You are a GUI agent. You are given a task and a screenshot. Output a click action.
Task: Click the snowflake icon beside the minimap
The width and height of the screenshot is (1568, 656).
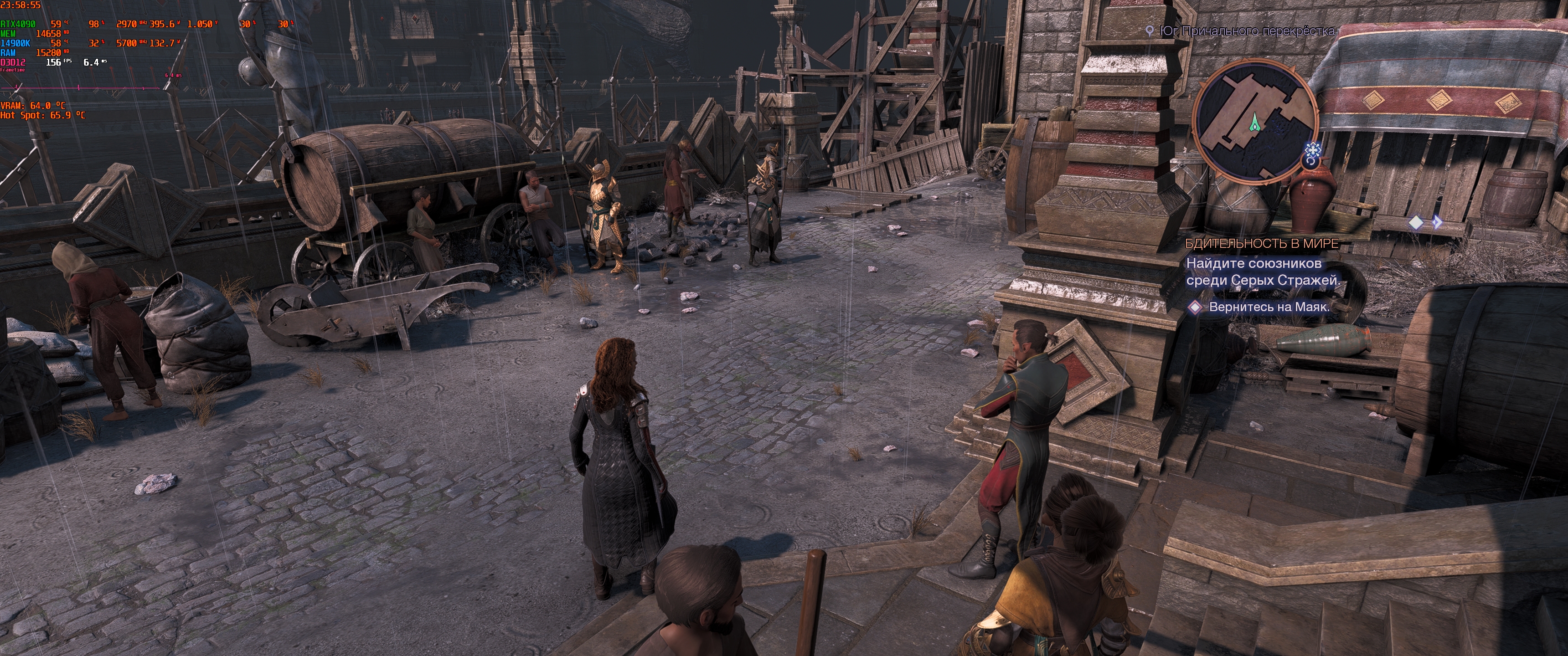(1312, 150)
